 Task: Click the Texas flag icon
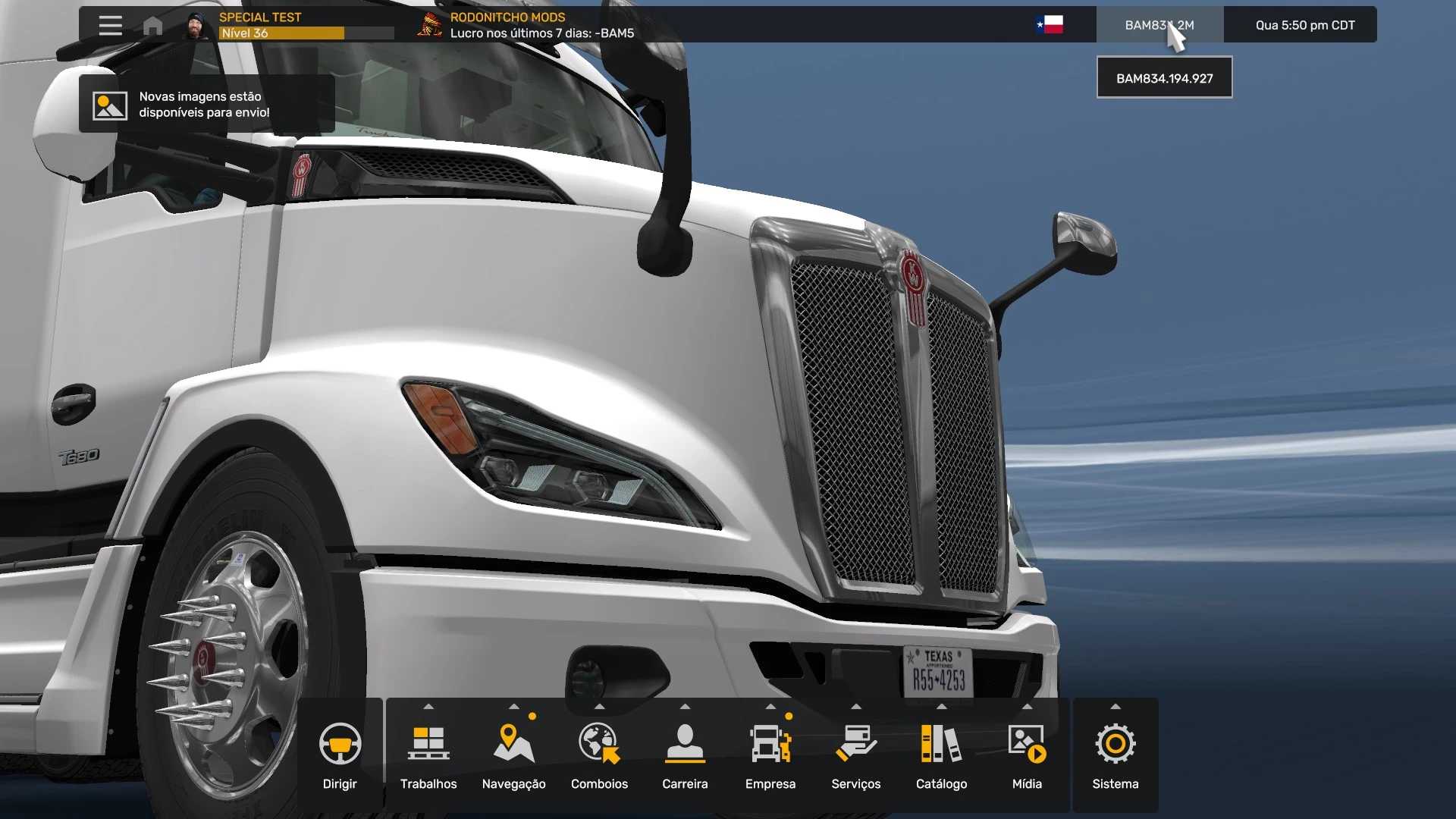coord(1050,25)
